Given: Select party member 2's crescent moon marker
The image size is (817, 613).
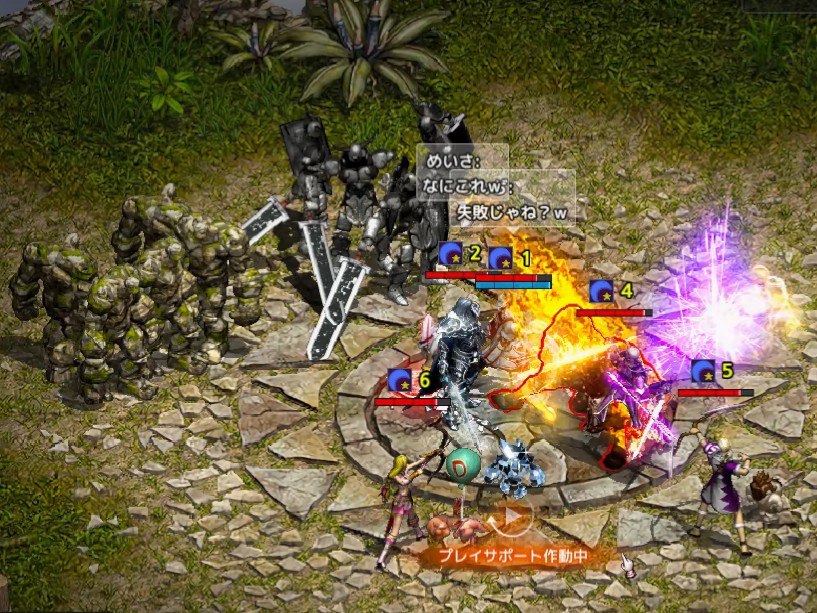Looking at the screenshot, I should 450,254.
